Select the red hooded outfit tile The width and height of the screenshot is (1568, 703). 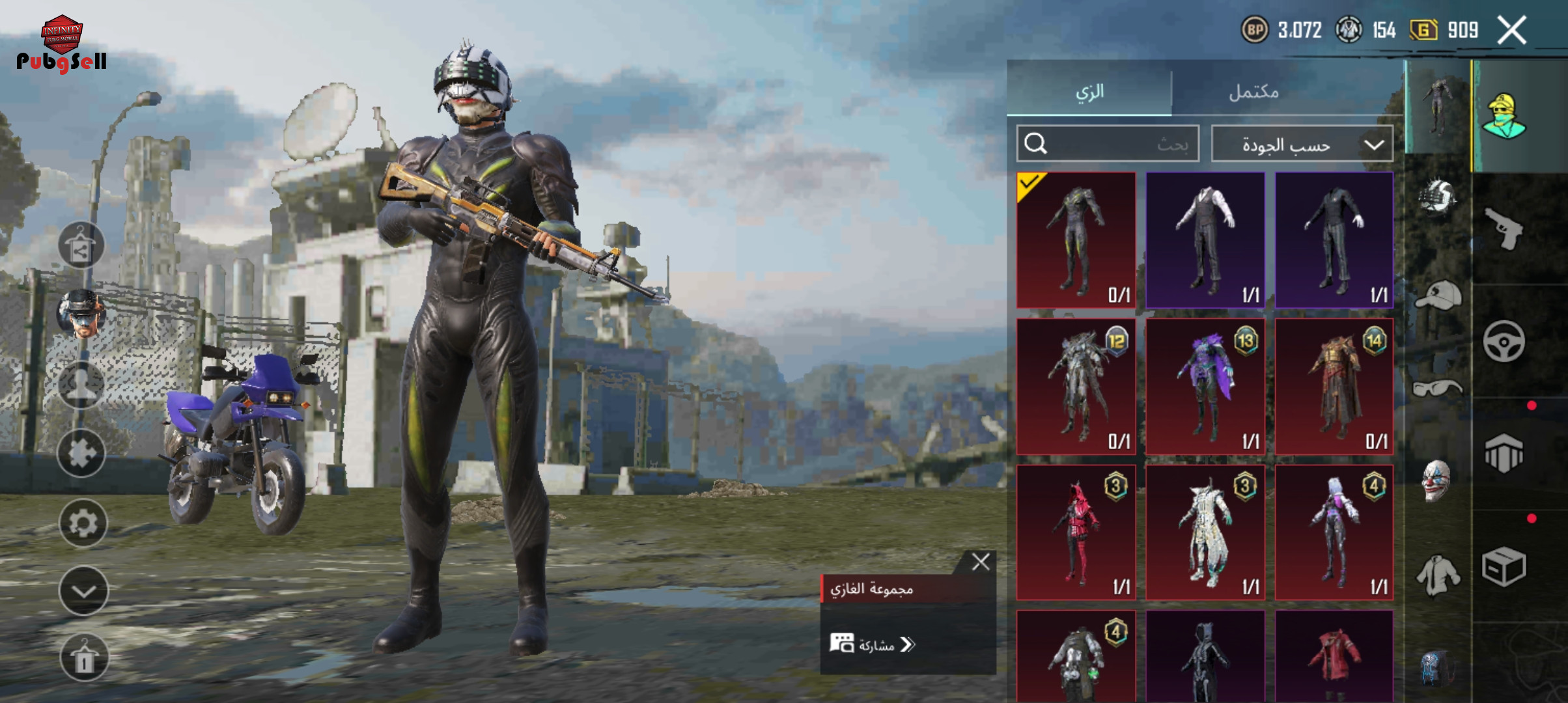click(x=1076, y=532)
